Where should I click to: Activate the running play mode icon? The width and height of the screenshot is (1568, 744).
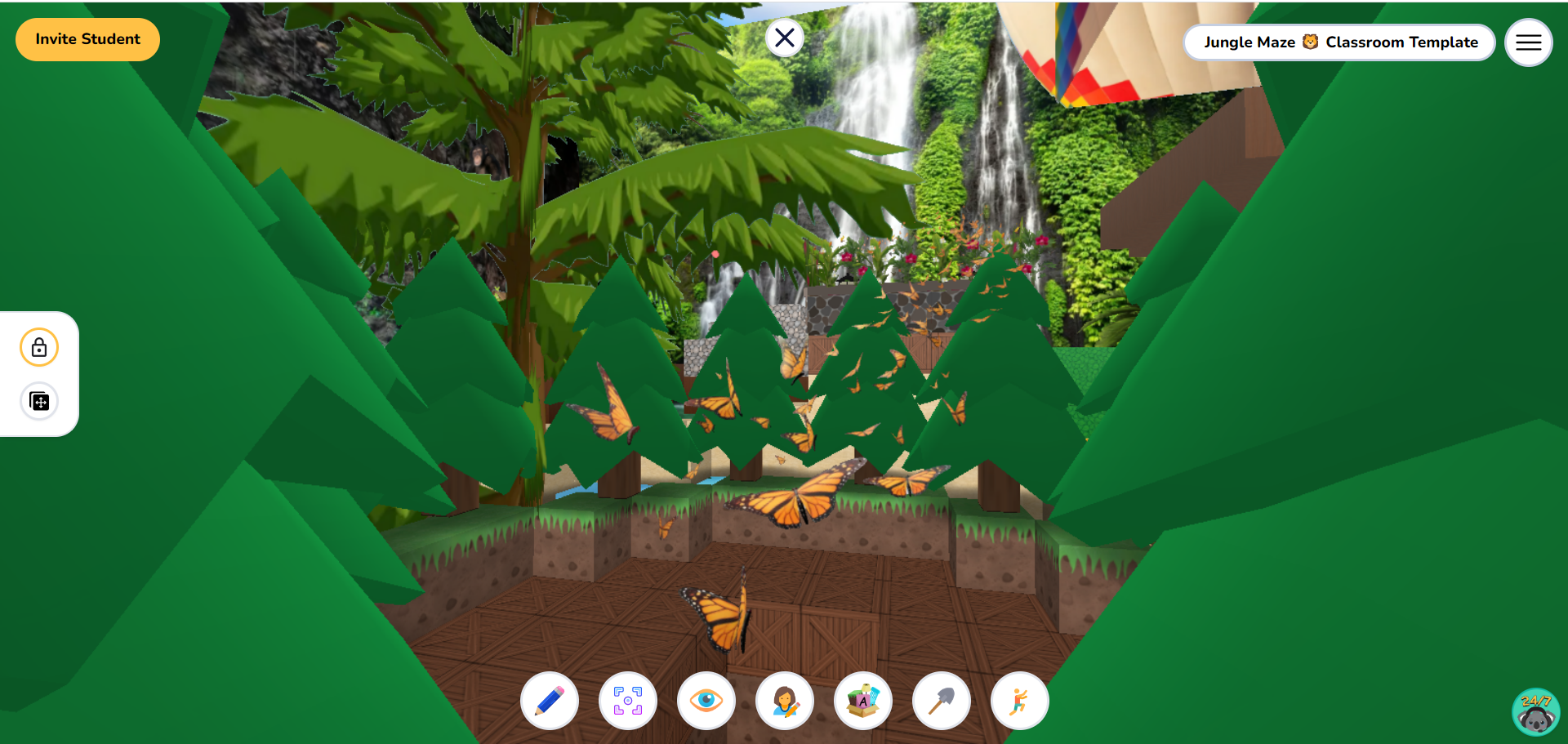coord(1019,701)
